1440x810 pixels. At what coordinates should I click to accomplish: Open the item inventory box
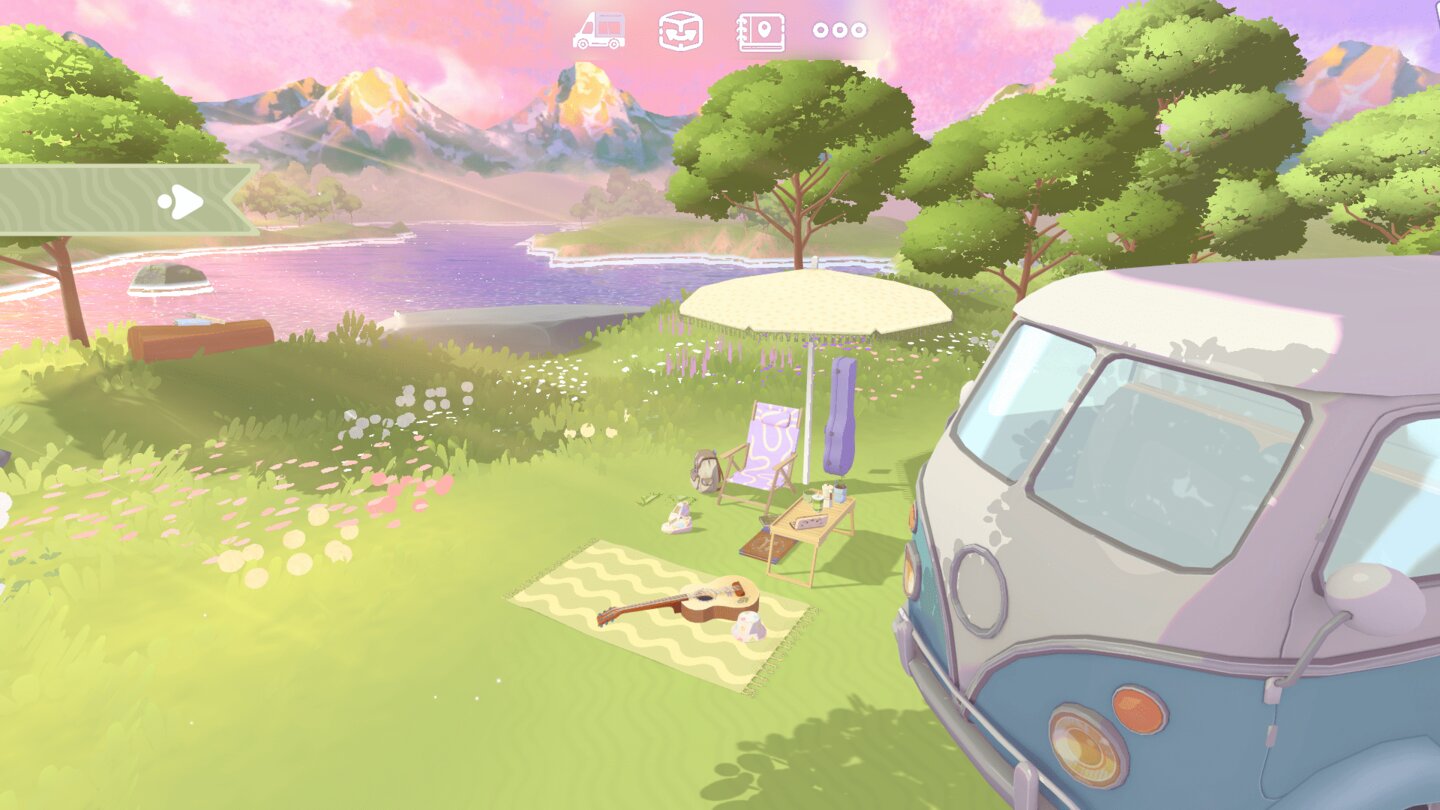pyautogui.click(x=681, y=30)
